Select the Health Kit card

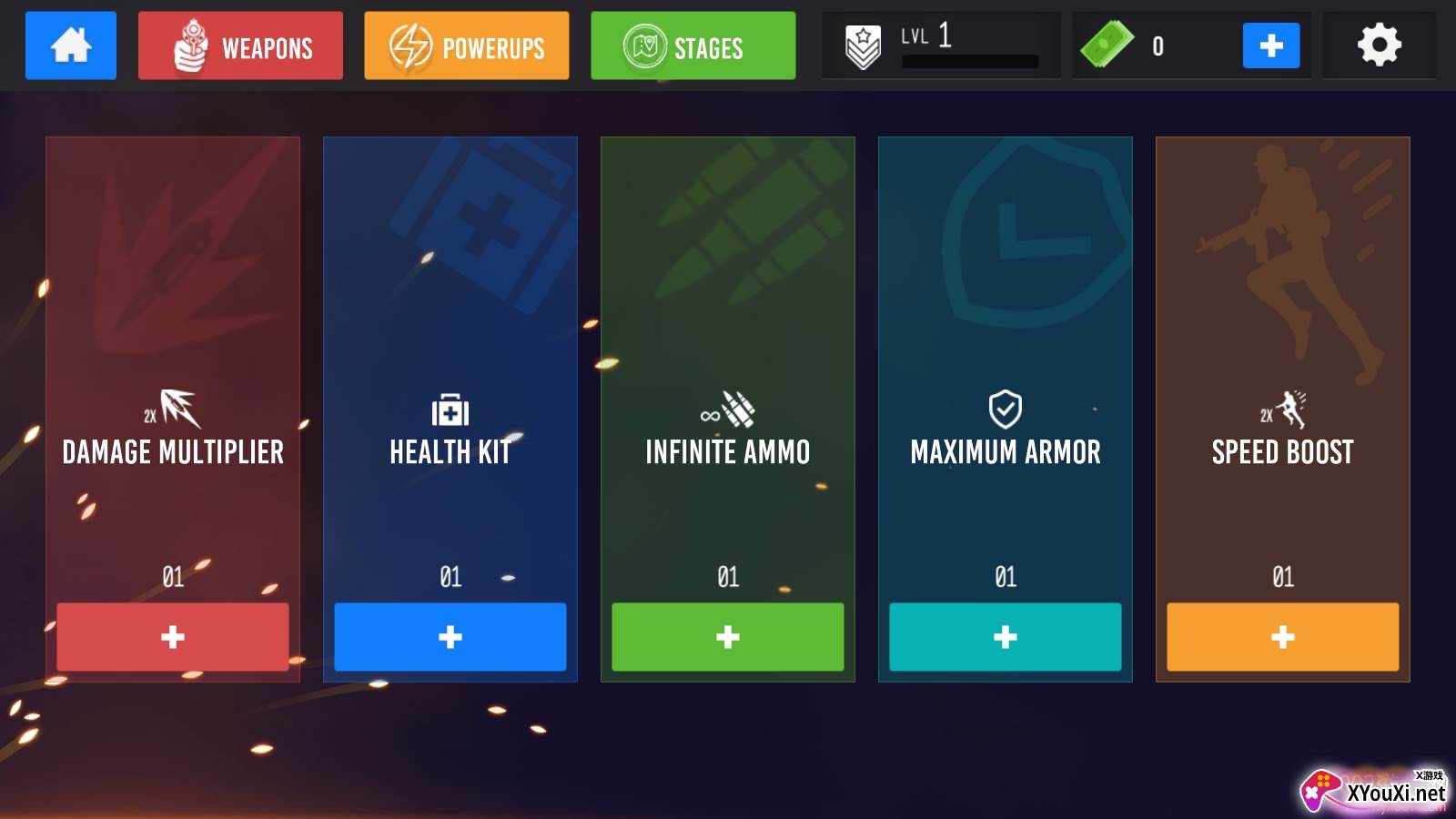(450, 364)
